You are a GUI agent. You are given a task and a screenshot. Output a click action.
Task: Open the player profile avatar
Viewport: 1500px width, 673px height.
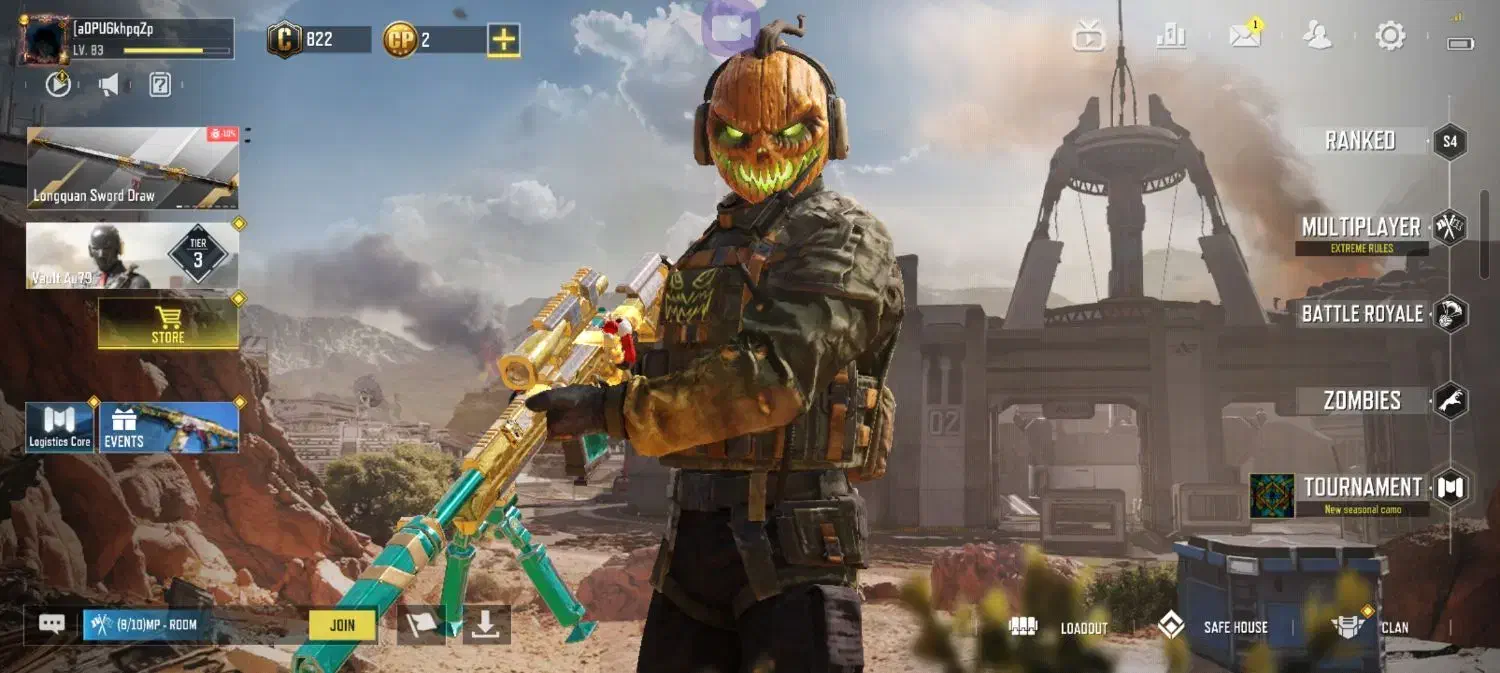[x=44, y=39]
